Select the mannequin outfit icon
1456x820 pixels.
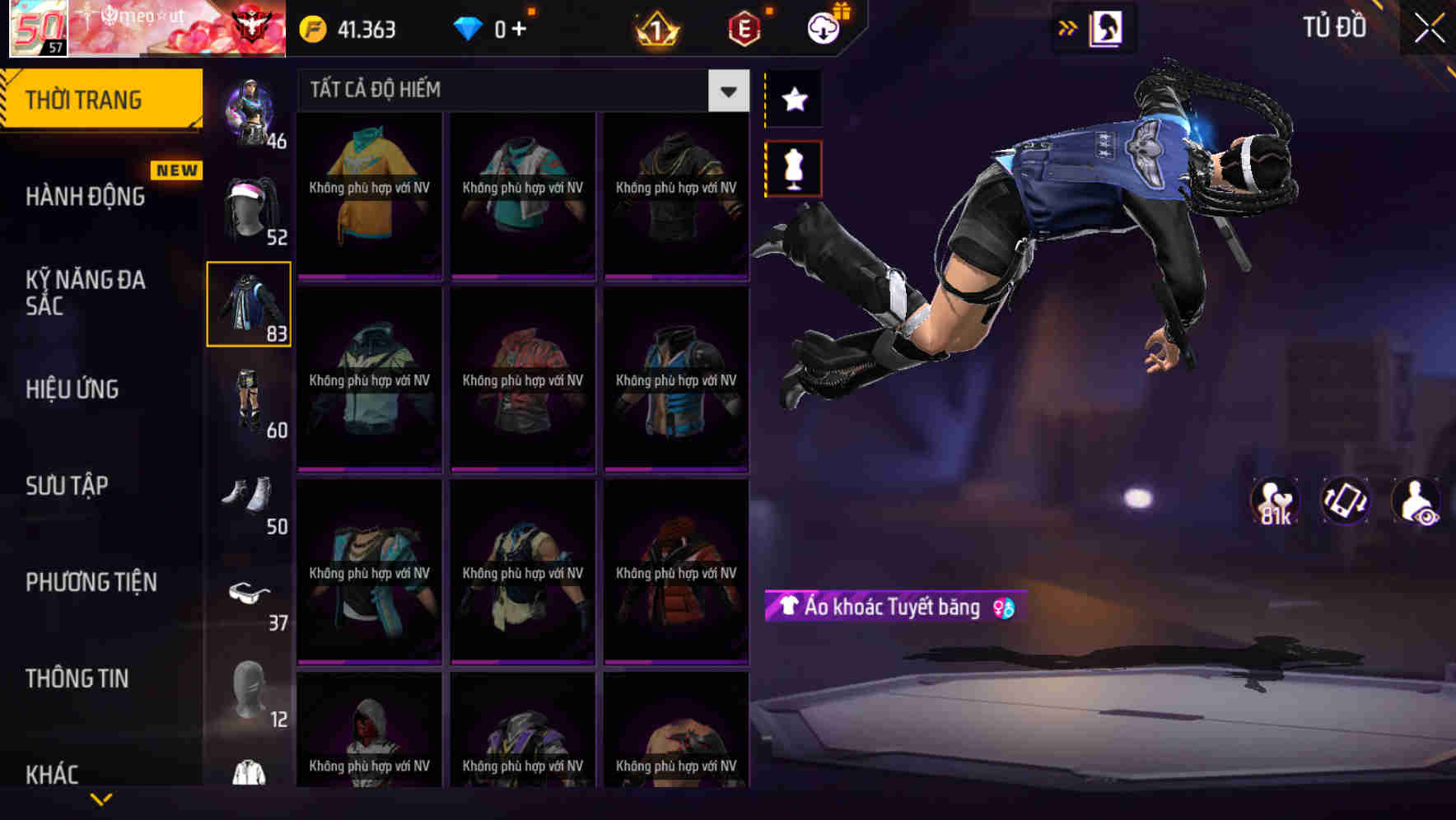click(x=793, y=167)
